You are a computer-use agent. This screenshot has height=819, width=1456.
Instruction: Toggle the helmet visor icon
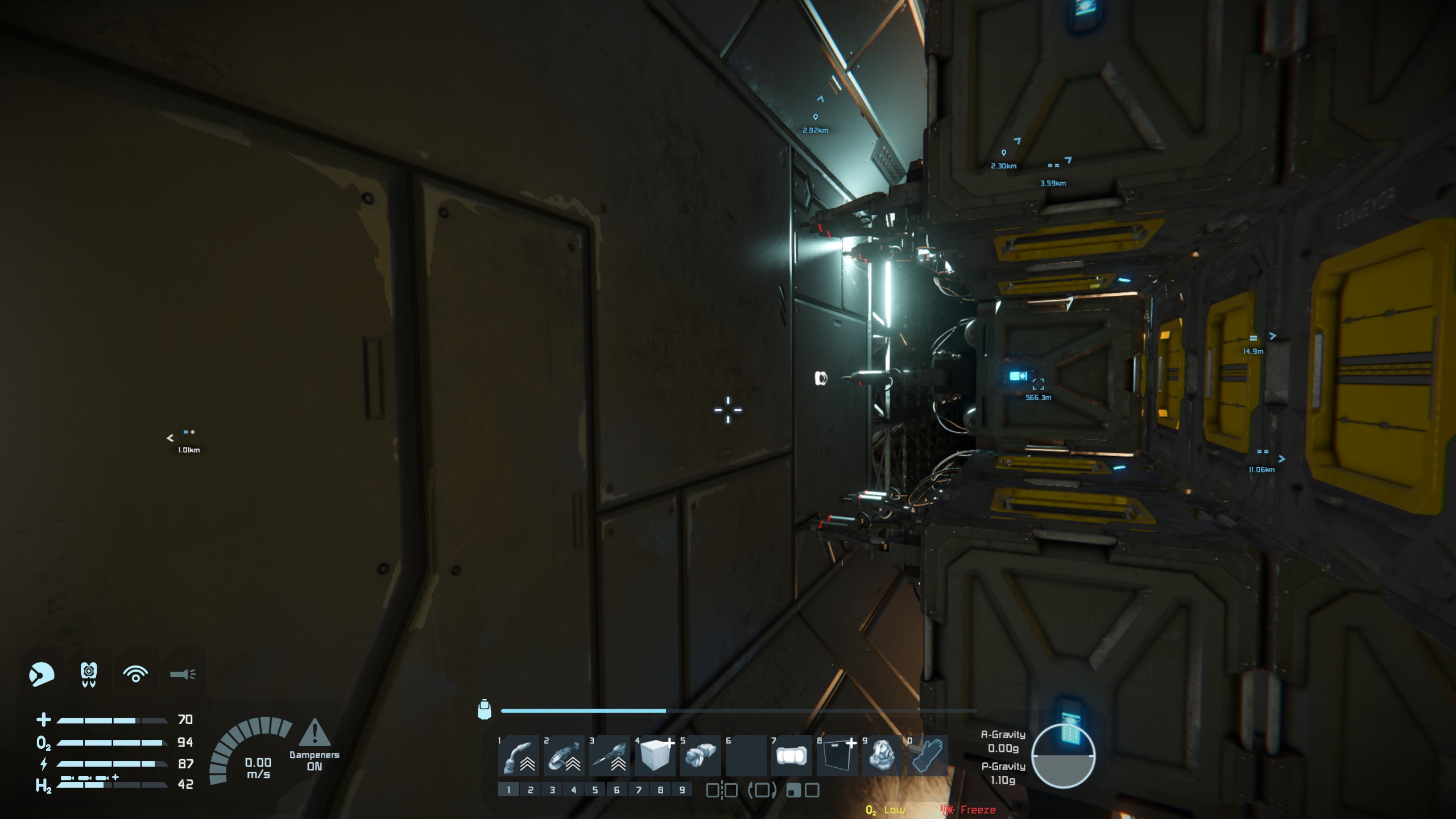pyautogui.click(x=42, y=675)
